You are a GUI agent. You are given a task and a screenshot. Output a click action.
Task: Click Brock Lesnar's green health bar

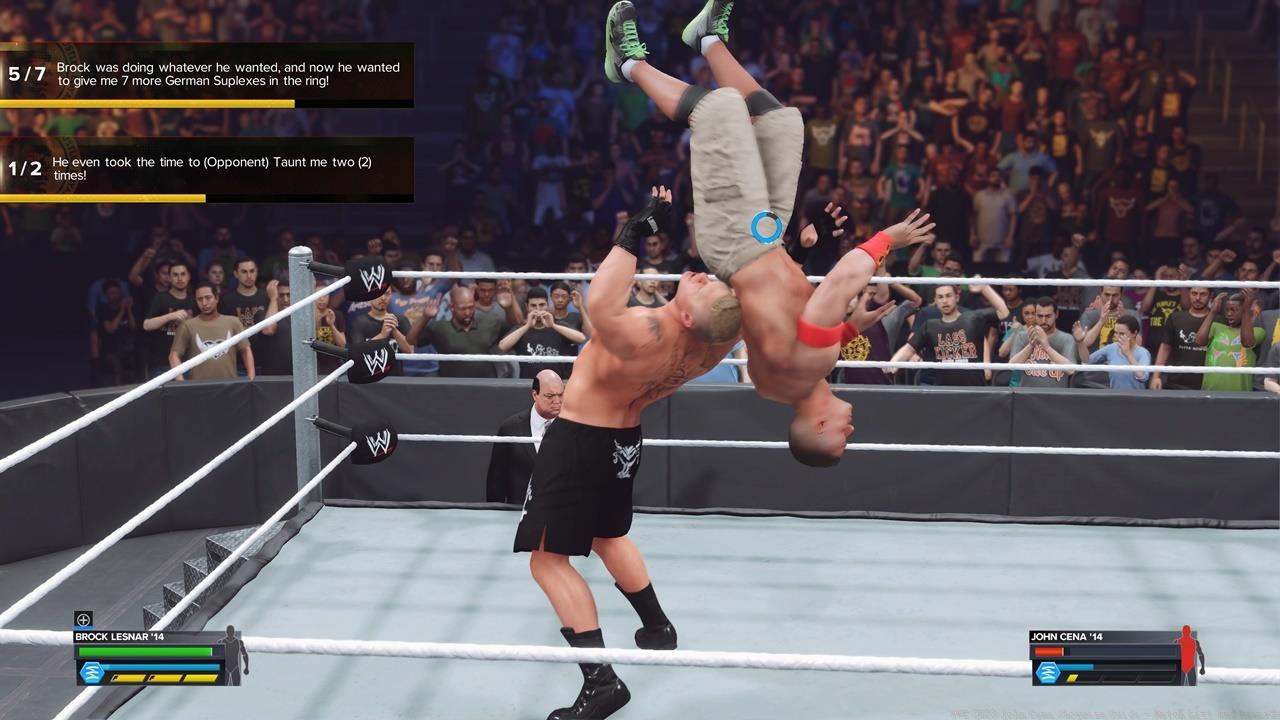146,651
